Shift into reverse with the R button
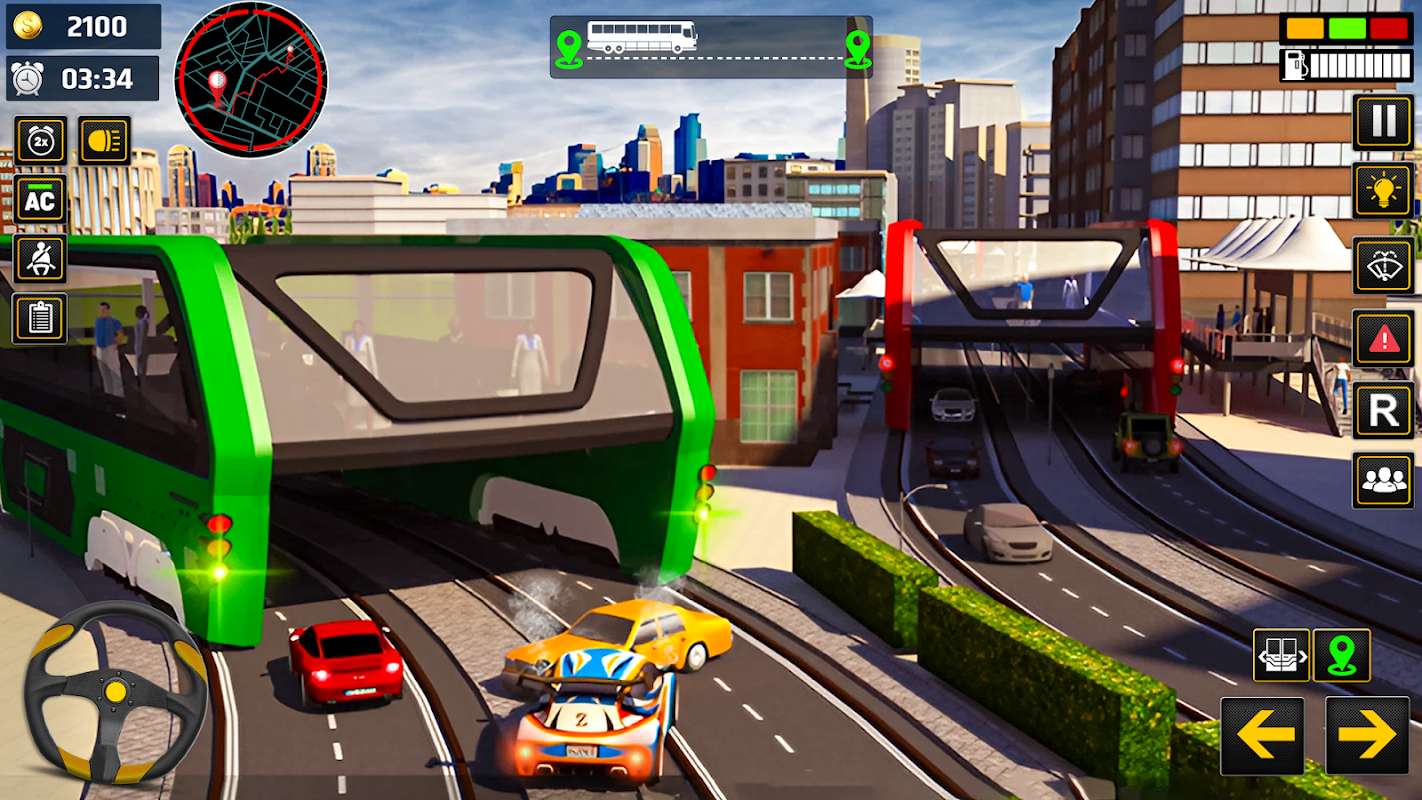Viewport: 1422px width, 800px height. tap(1383, 410)
